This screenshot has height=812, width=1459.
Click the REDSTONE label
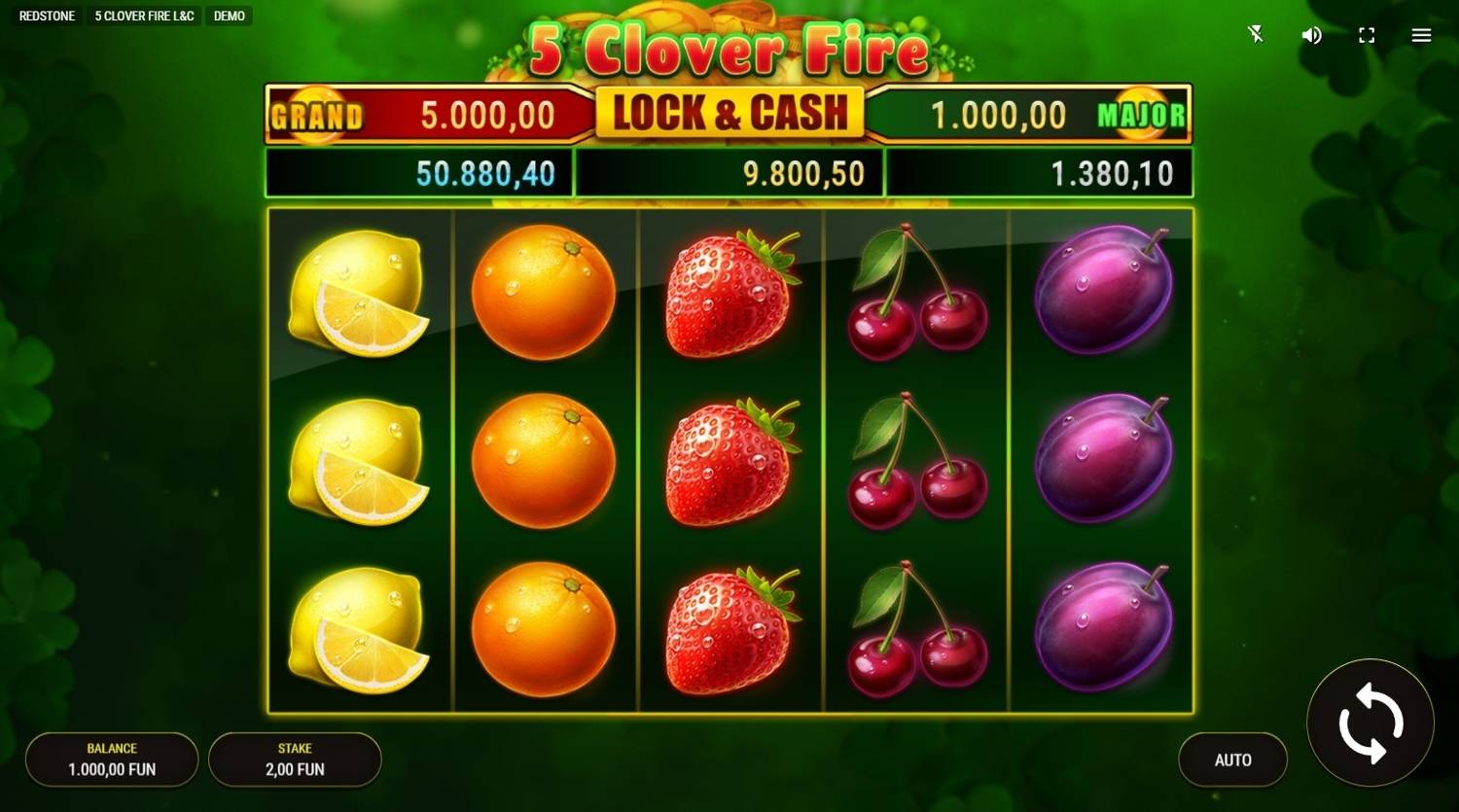(45, 16)
